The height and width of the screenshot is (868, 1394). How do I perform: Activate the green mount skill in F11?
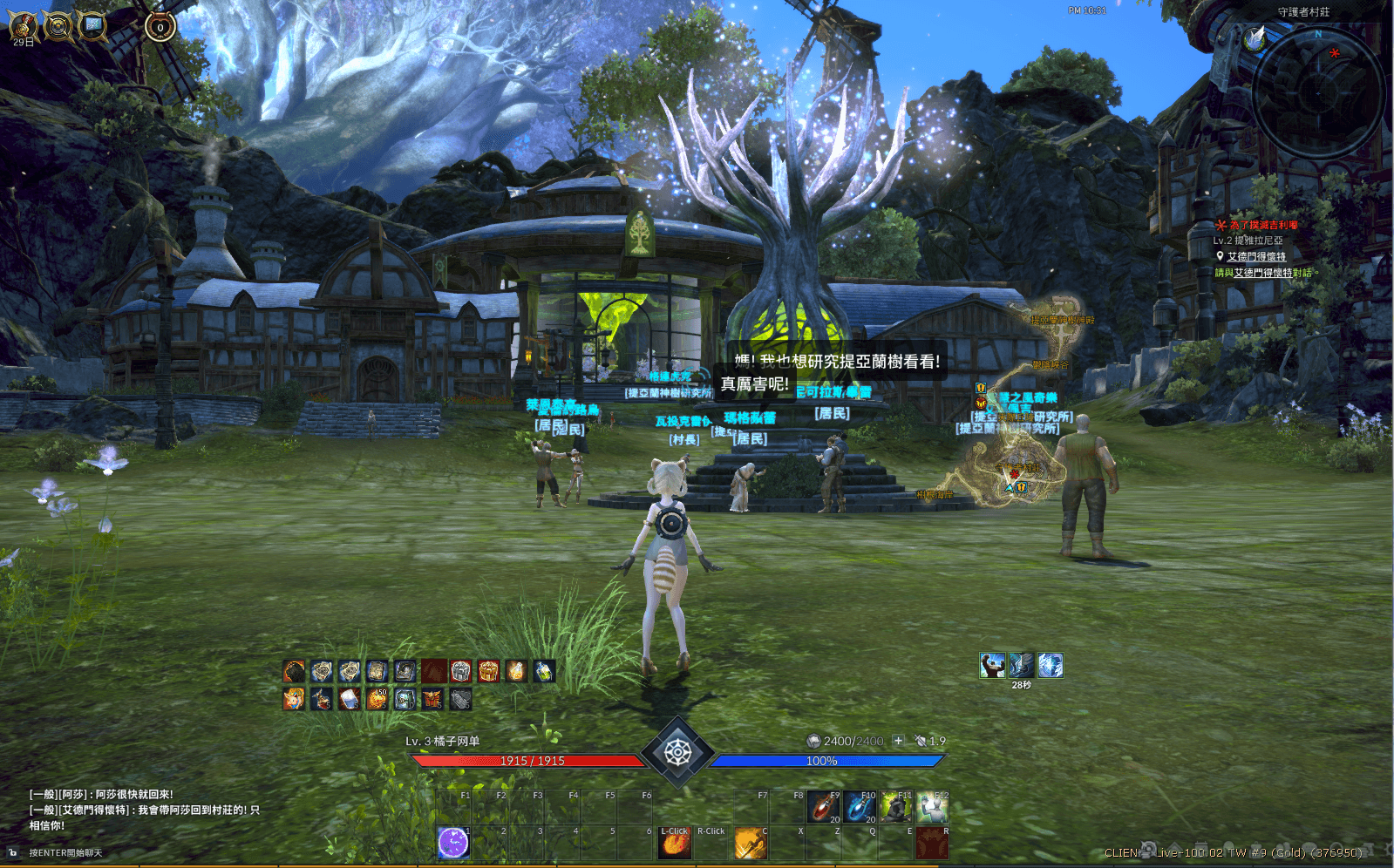click(895, 807)
